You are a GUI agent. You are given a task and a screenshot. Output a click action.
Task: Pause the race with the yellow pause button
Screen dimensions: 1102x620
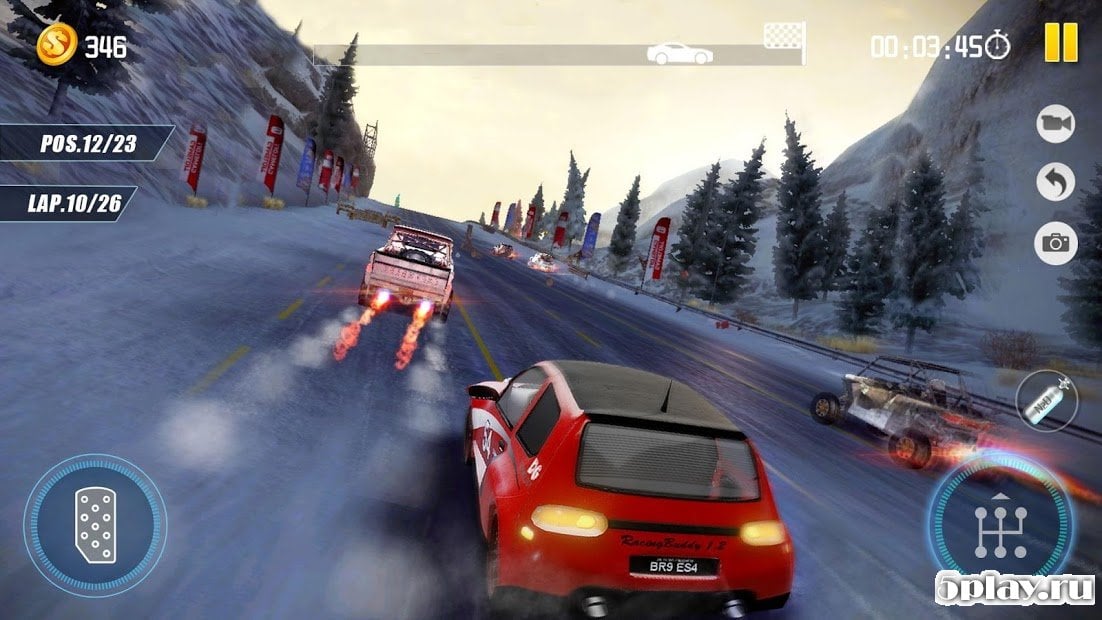[x=1061, y=42]
